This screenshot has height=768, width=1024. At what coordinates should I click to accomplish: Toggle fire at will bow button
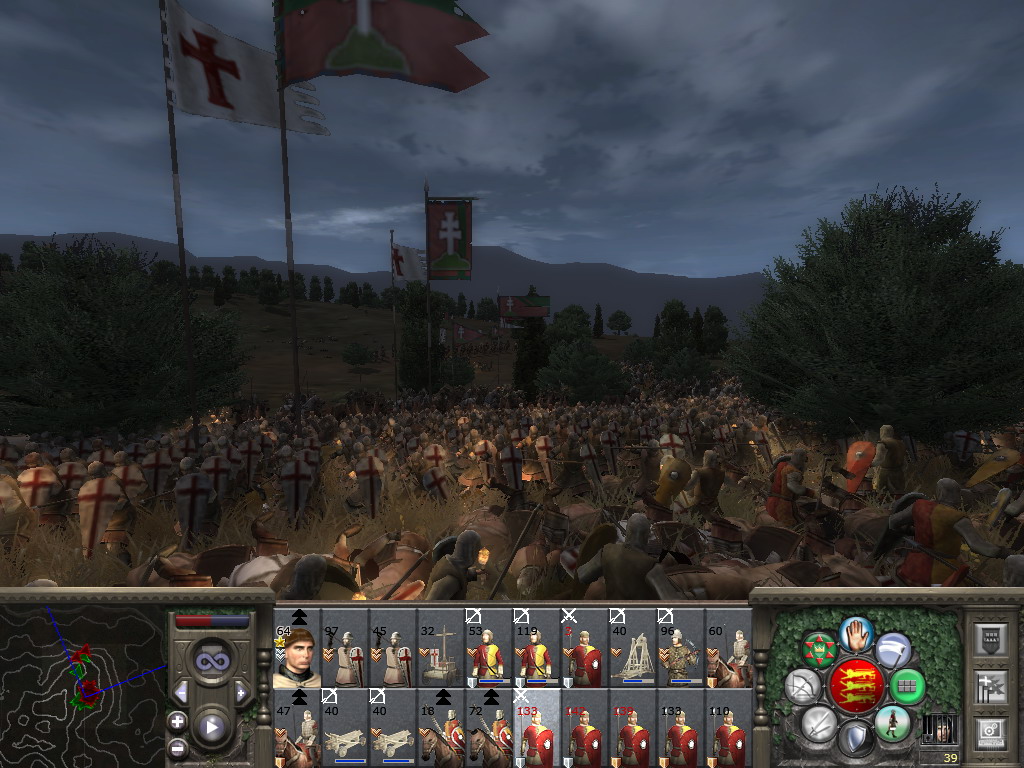802,686
